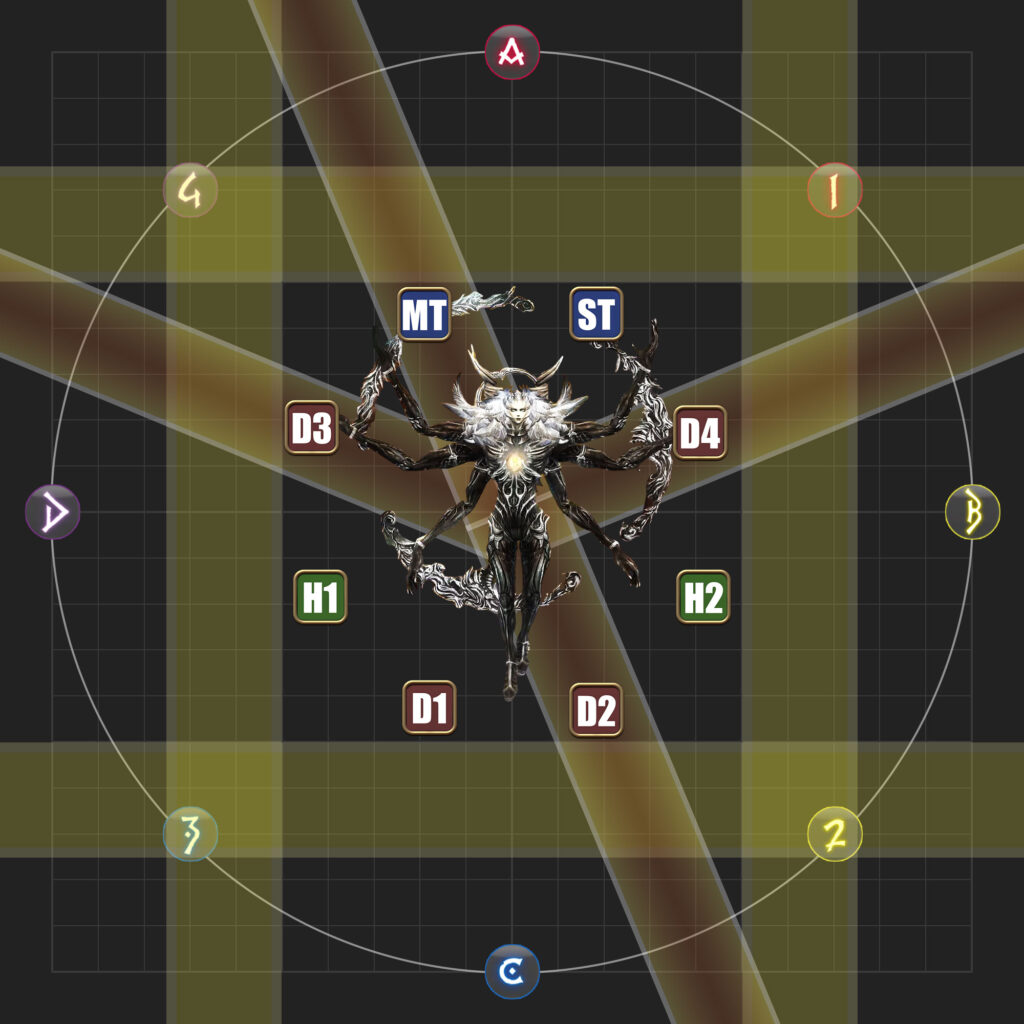The image size is (1024, 1024).
Task: Select the yellow B waymark
Action: (972, 512)
